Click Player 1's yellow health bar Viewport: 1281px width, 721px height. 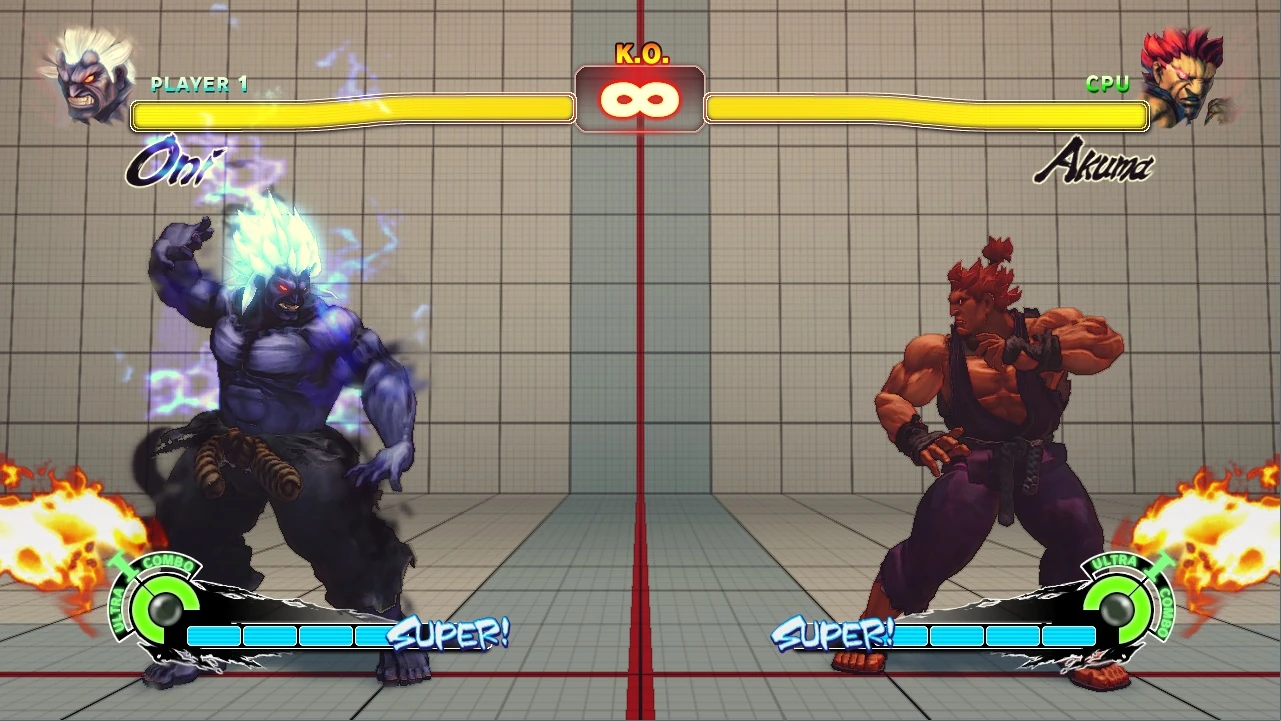click(350, 114)
